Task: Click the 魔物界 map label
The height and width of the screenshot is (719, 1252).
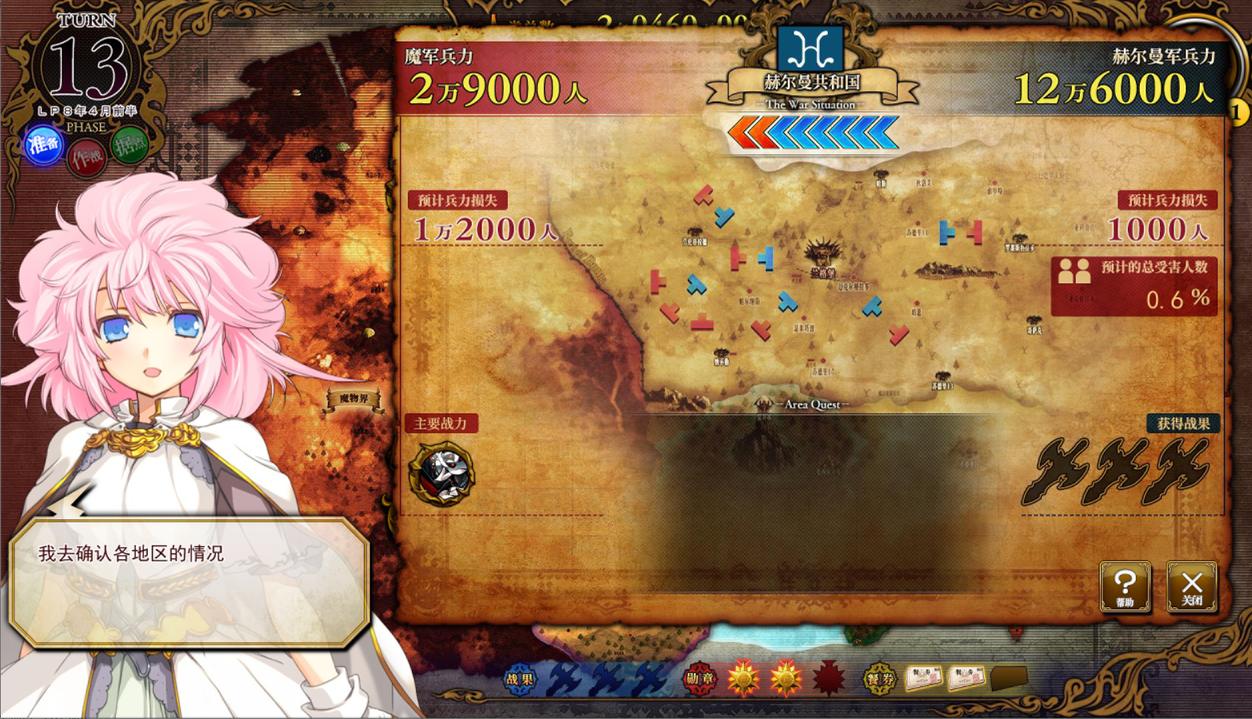Action: point(355,399)
